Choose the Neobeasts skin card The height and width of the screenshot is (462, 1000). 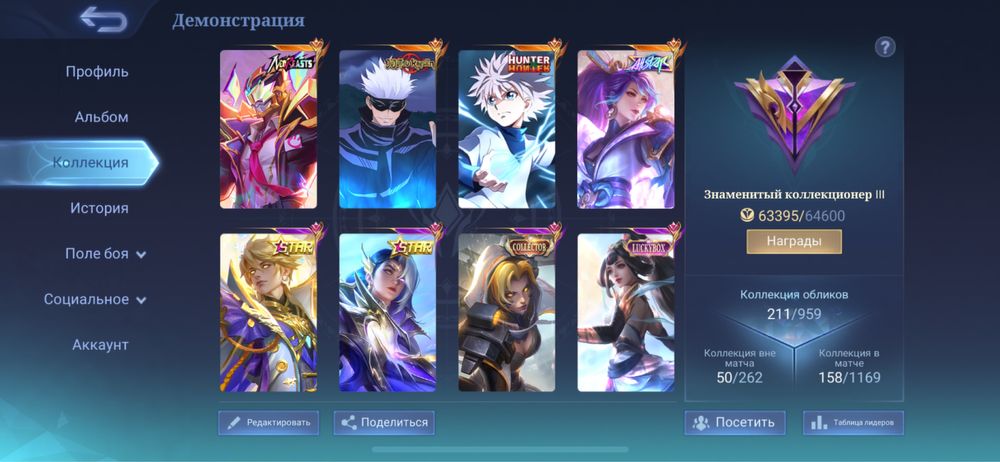tap(269, 129)
